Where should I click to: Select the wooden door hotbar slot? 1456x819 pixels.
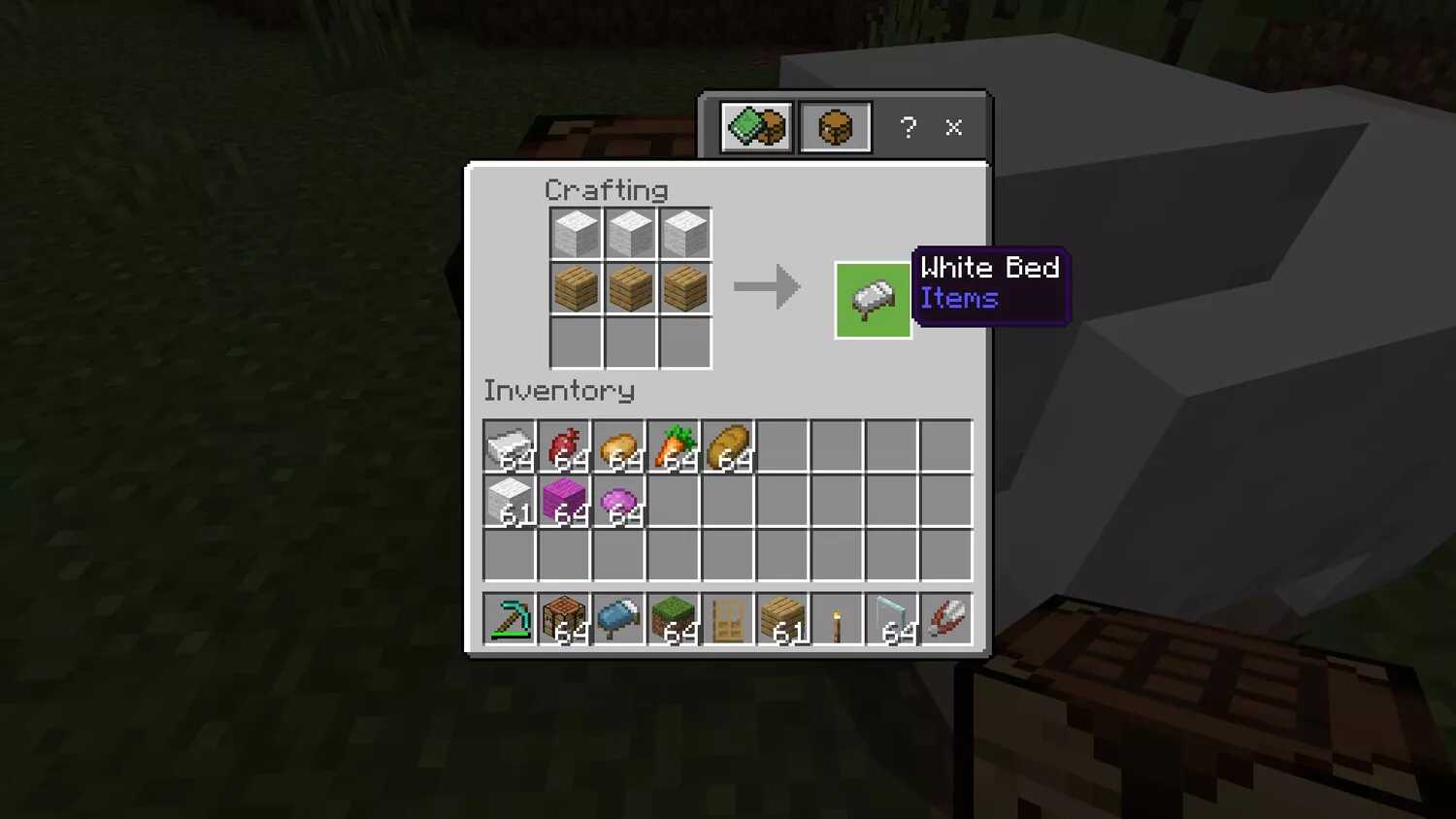pyautogui.click(x=728, y=619)
